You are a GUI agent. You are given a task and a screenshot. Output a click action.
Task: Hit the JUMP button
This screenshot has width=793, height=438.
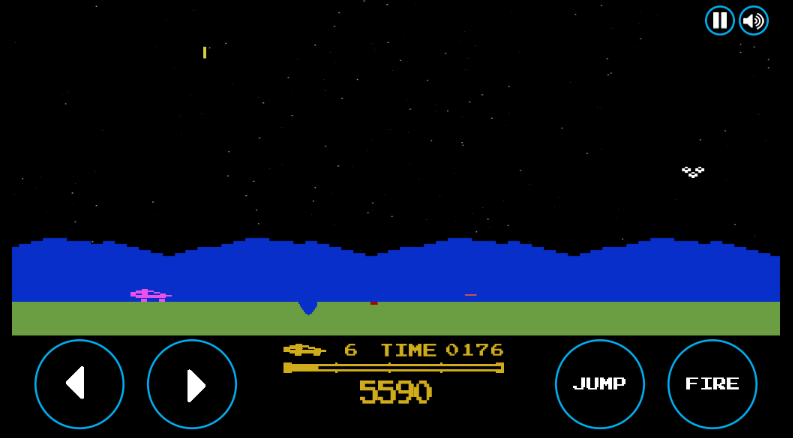coord(599,384)
